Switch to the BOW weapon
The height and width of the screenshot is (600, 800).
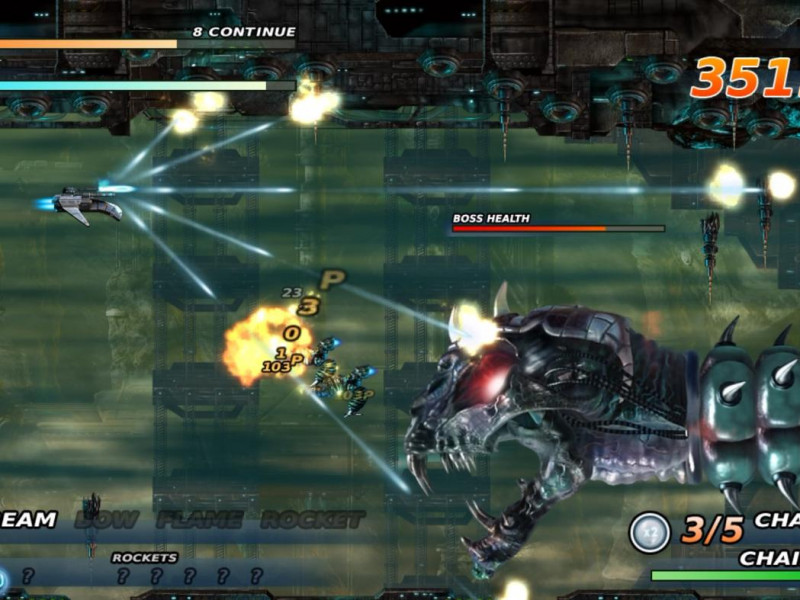107,520
